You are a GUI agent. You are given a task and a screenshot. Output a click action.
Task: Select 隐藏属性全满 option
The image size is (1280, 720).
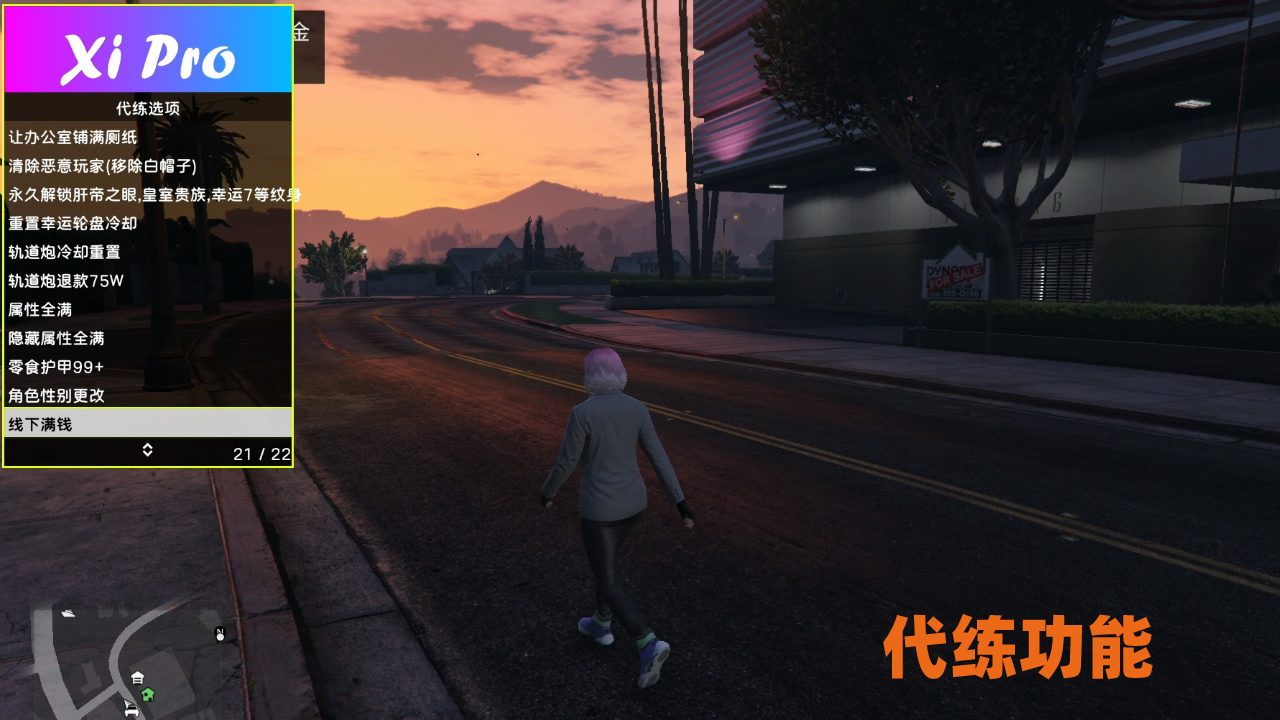point(148,339)
